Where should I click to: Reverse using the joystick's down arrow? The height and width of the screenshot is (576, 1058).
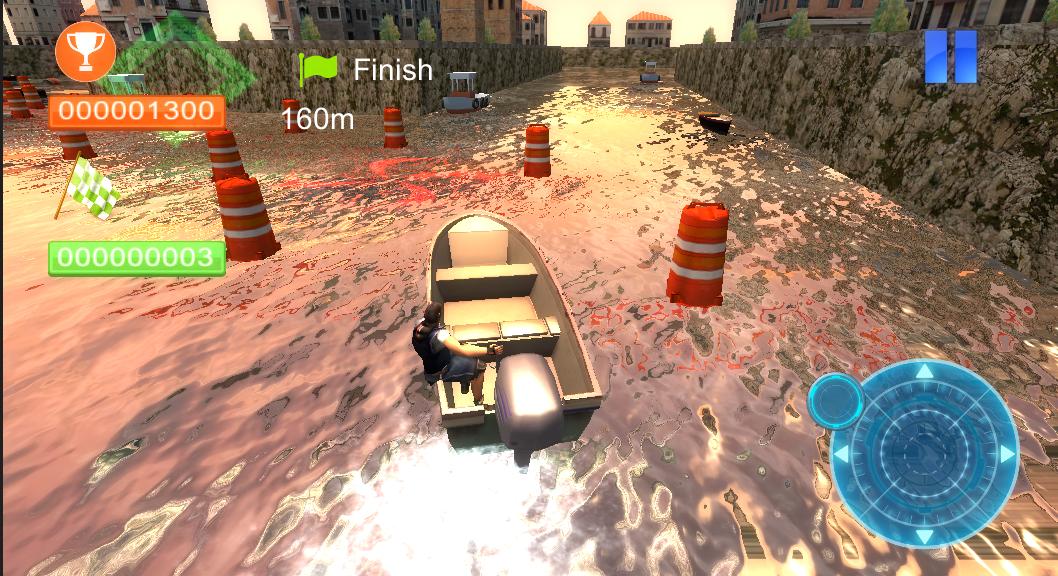pos(924,536)
